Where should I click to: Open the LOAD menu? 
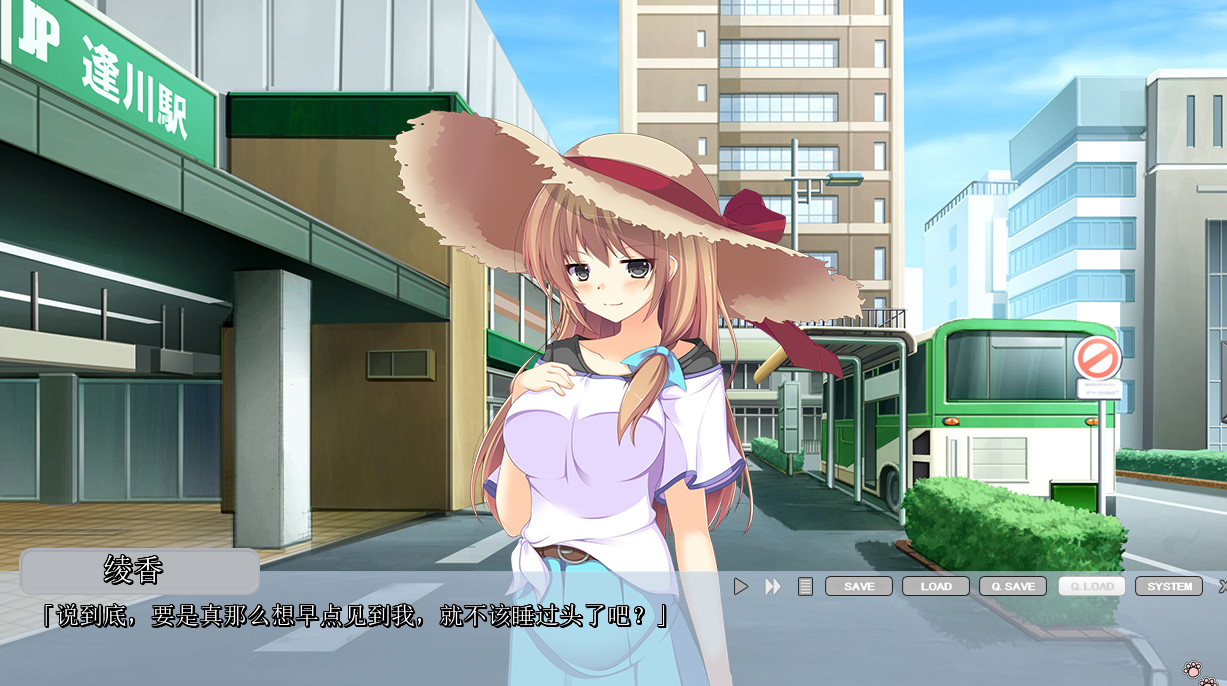point(936,587)
